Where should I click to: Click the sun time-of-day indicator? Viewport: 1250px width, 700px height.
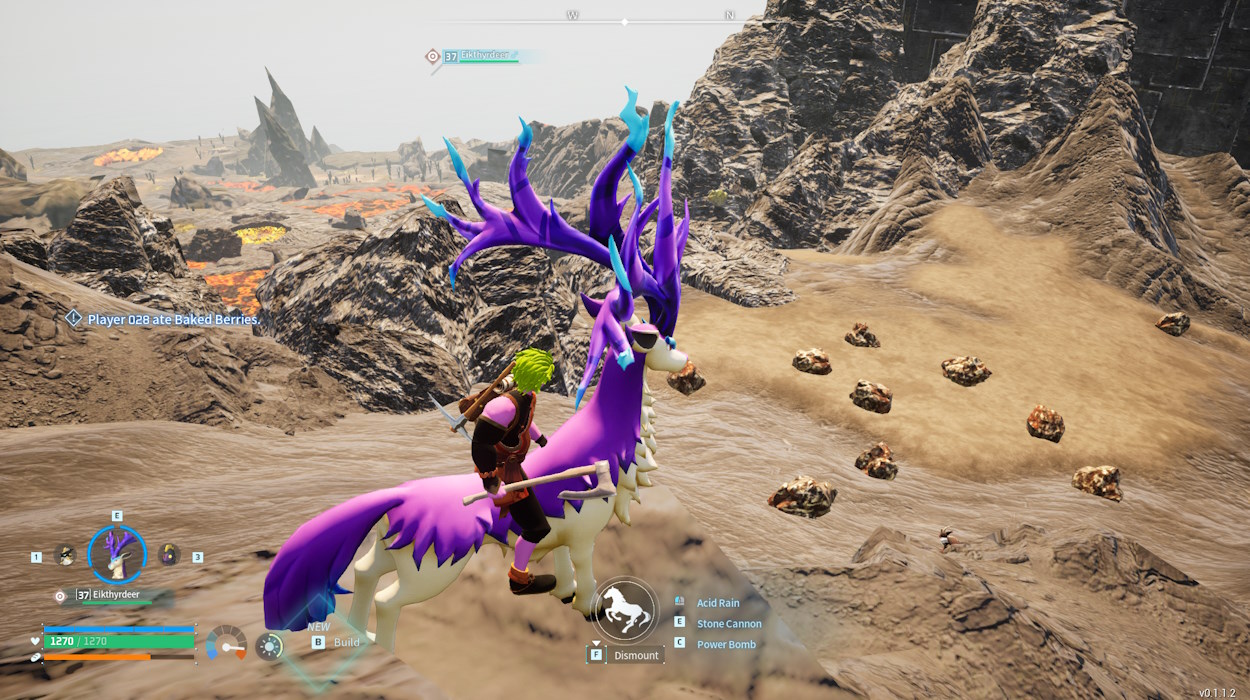(x=268, y=646)
